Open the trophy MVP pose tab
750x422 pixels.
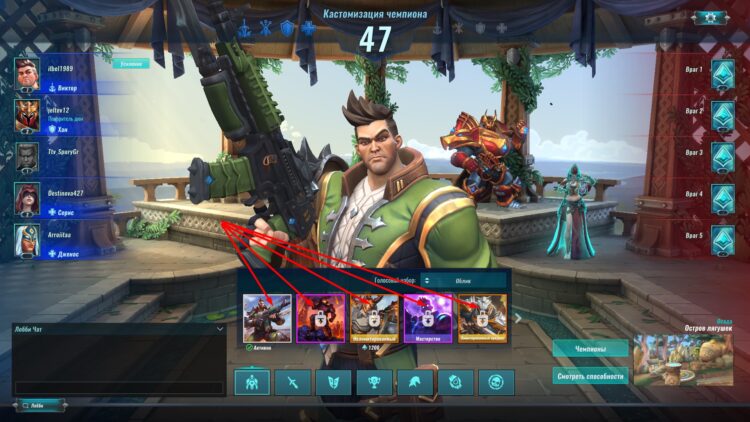[x=375, y=382]
